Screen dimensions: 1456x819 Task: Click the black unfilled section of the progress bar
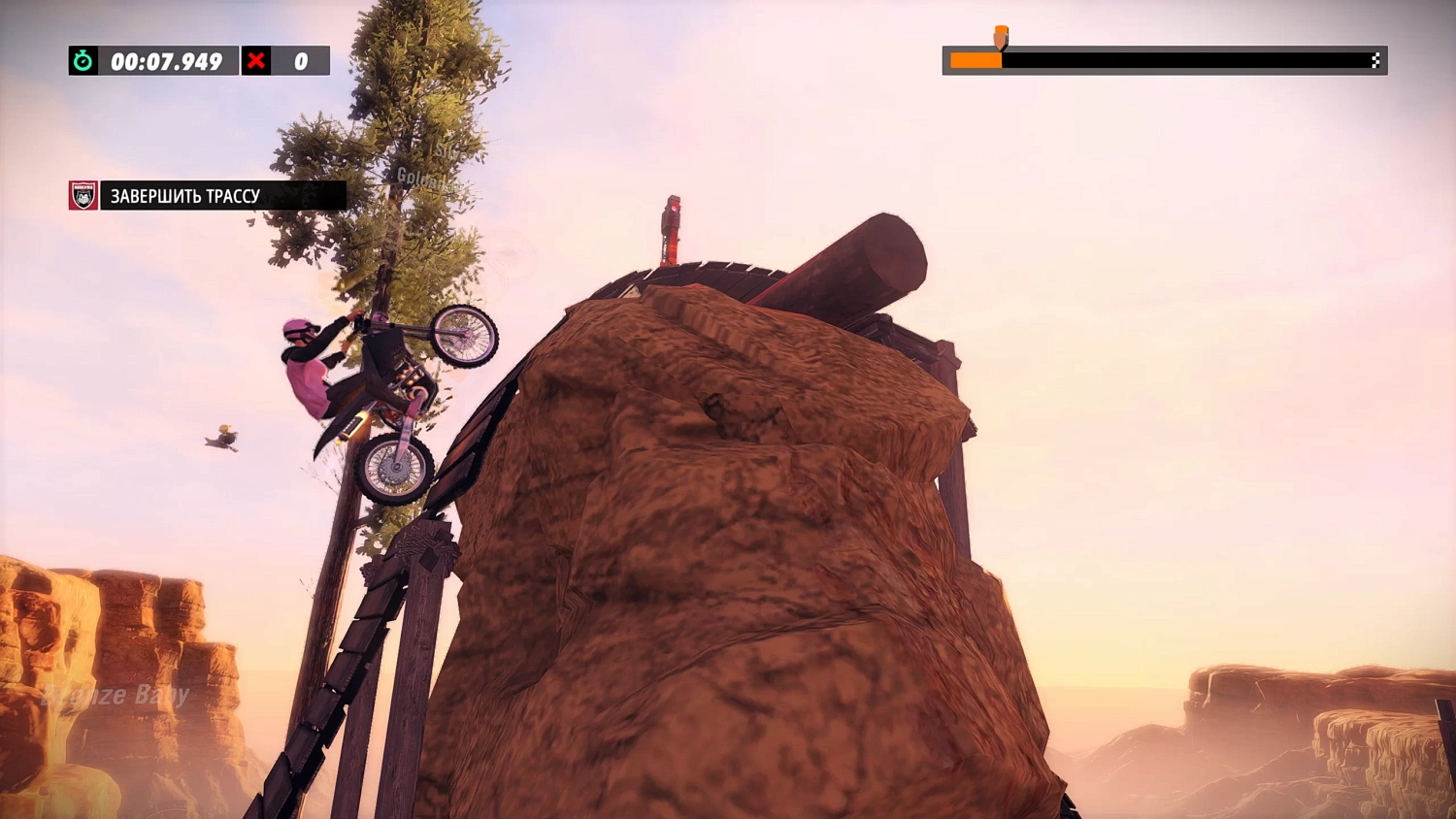point(1184,60)
